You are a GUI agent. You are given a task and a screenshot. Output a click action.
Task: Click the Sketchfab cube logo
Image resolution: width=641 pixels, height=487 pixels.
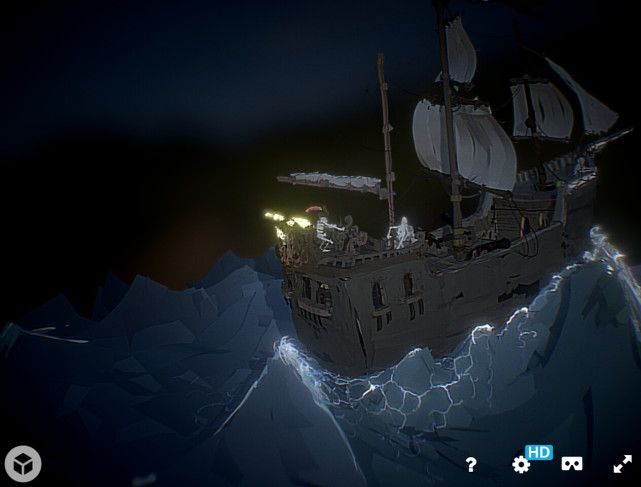[x=23, y=463]
